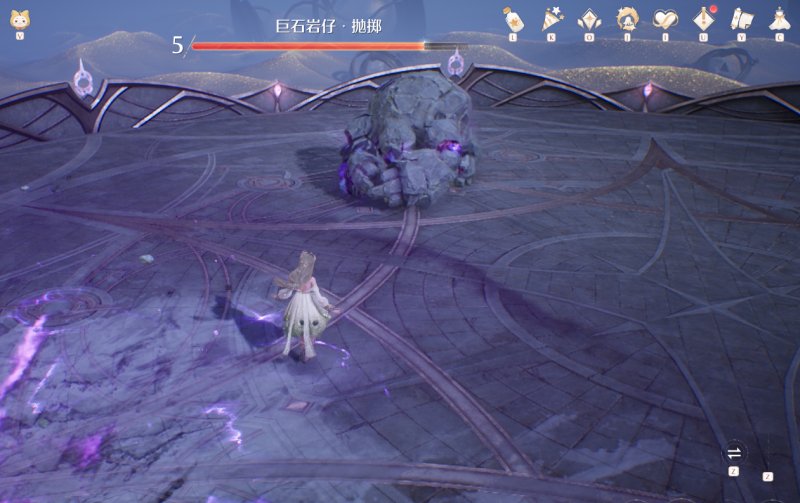The height and width of the screenshot is (503, 800).
Task: Open the cat-face companion icon
Action: click(20, 20)
